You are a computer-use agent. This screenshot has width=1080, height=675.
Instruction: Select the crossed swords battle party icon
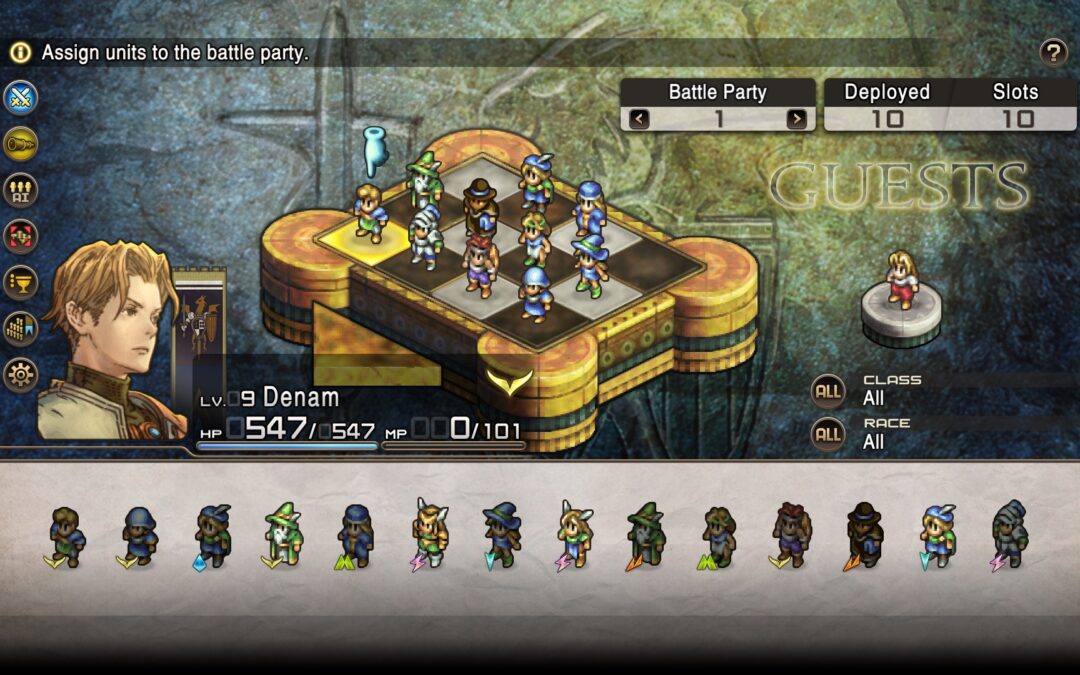20,98
